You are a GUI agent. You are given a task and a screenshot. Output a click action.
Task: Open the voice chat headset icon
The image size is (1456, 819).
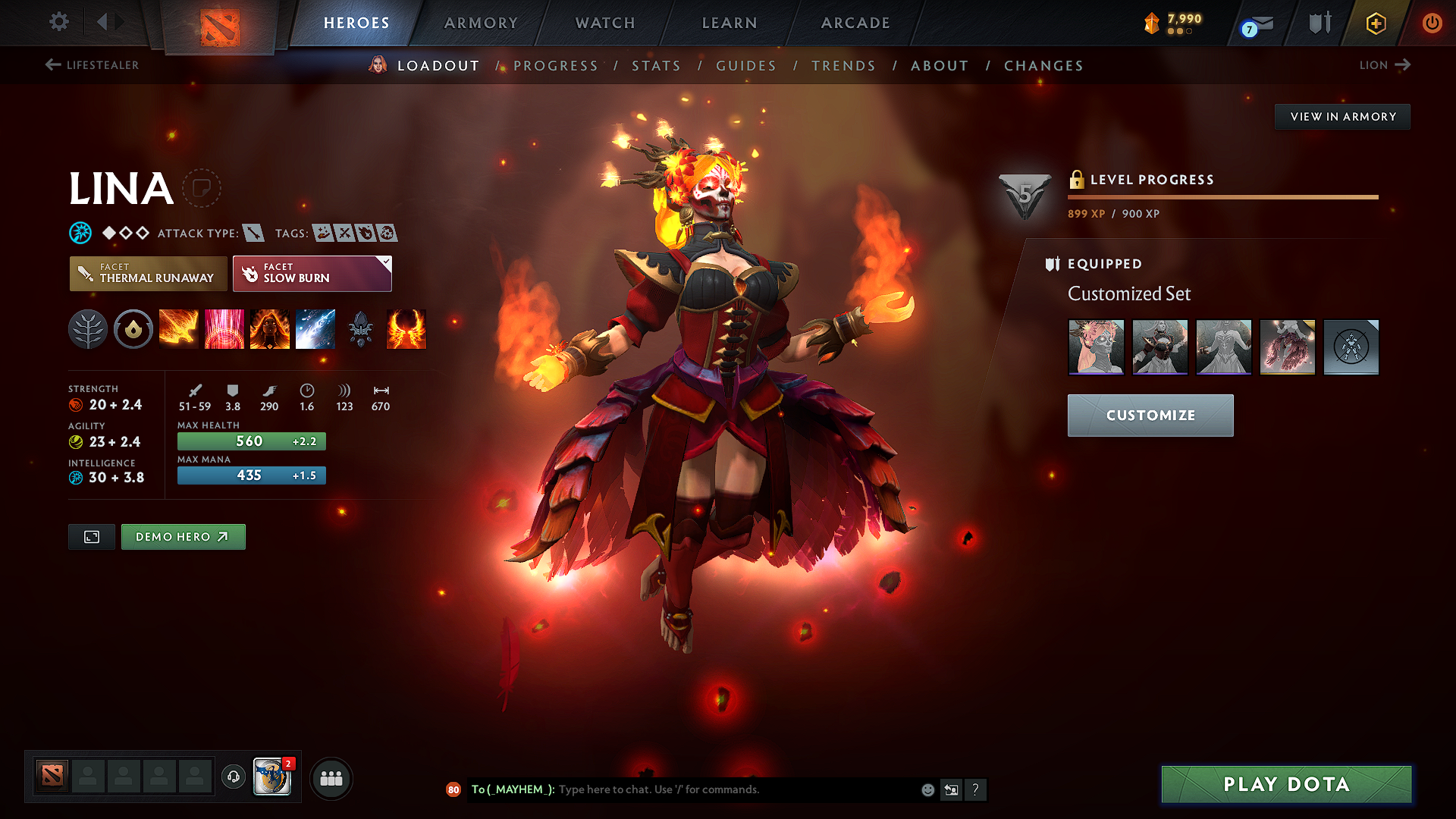point(233,777)
